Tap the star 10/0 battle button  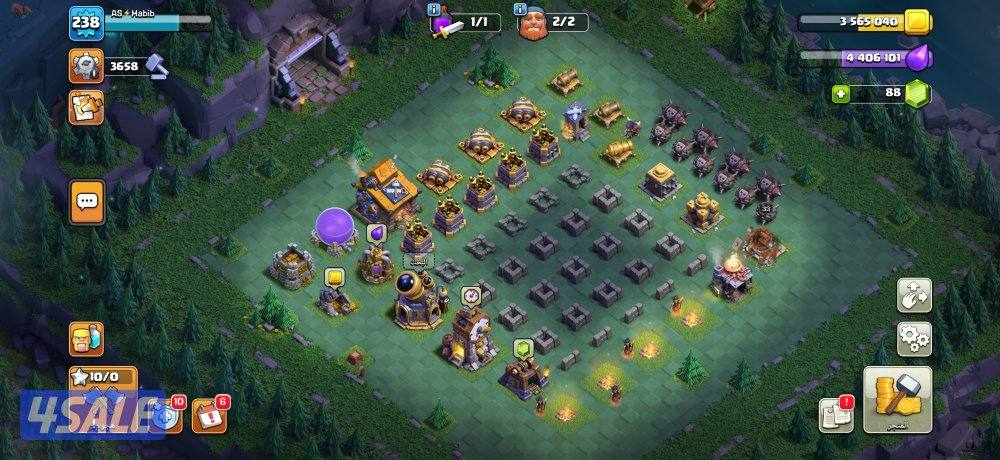pyautogui.click(x=97, y=378)
